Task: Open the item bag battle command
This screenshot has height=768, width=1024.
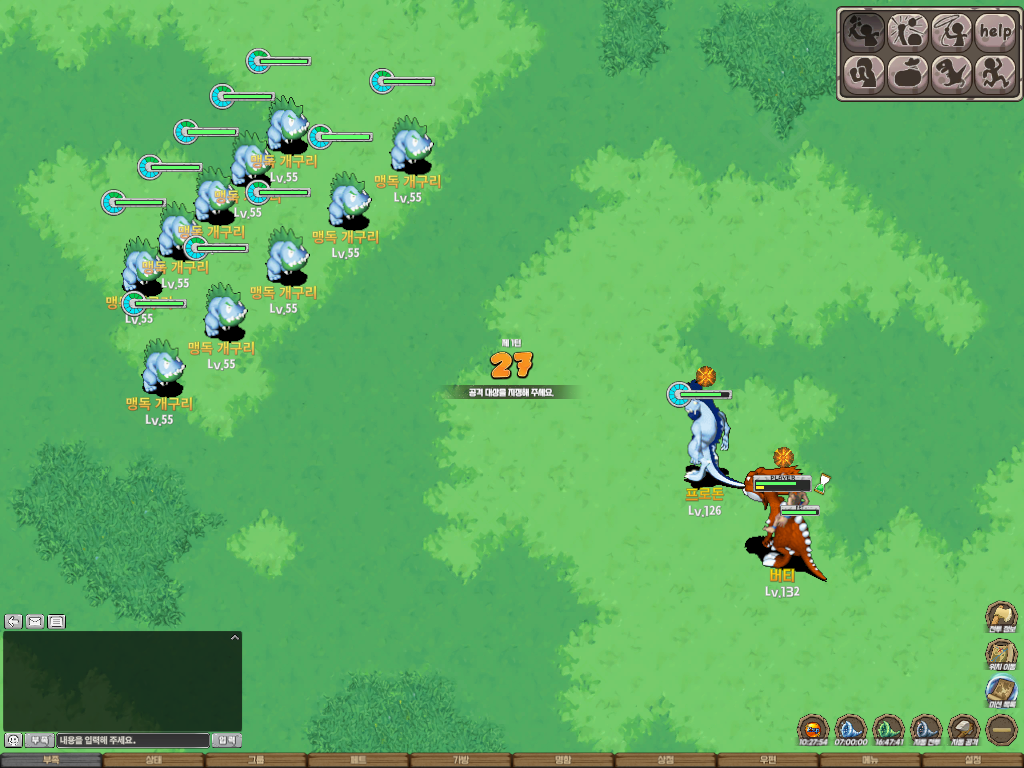Action: coord(907,75)
